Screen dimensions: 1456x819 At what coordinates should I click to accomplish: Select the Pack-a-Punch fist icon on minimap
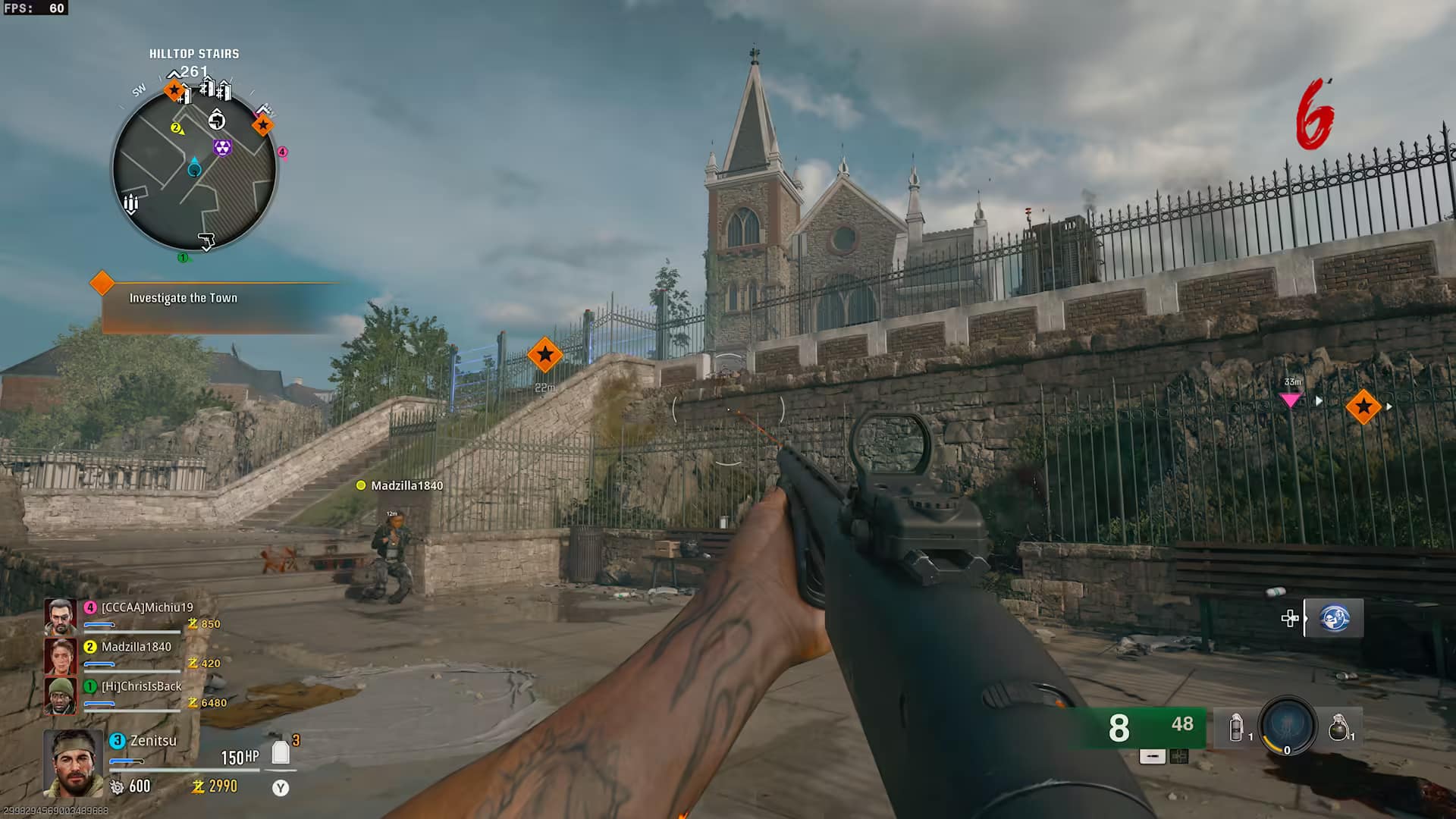[217, 121]
